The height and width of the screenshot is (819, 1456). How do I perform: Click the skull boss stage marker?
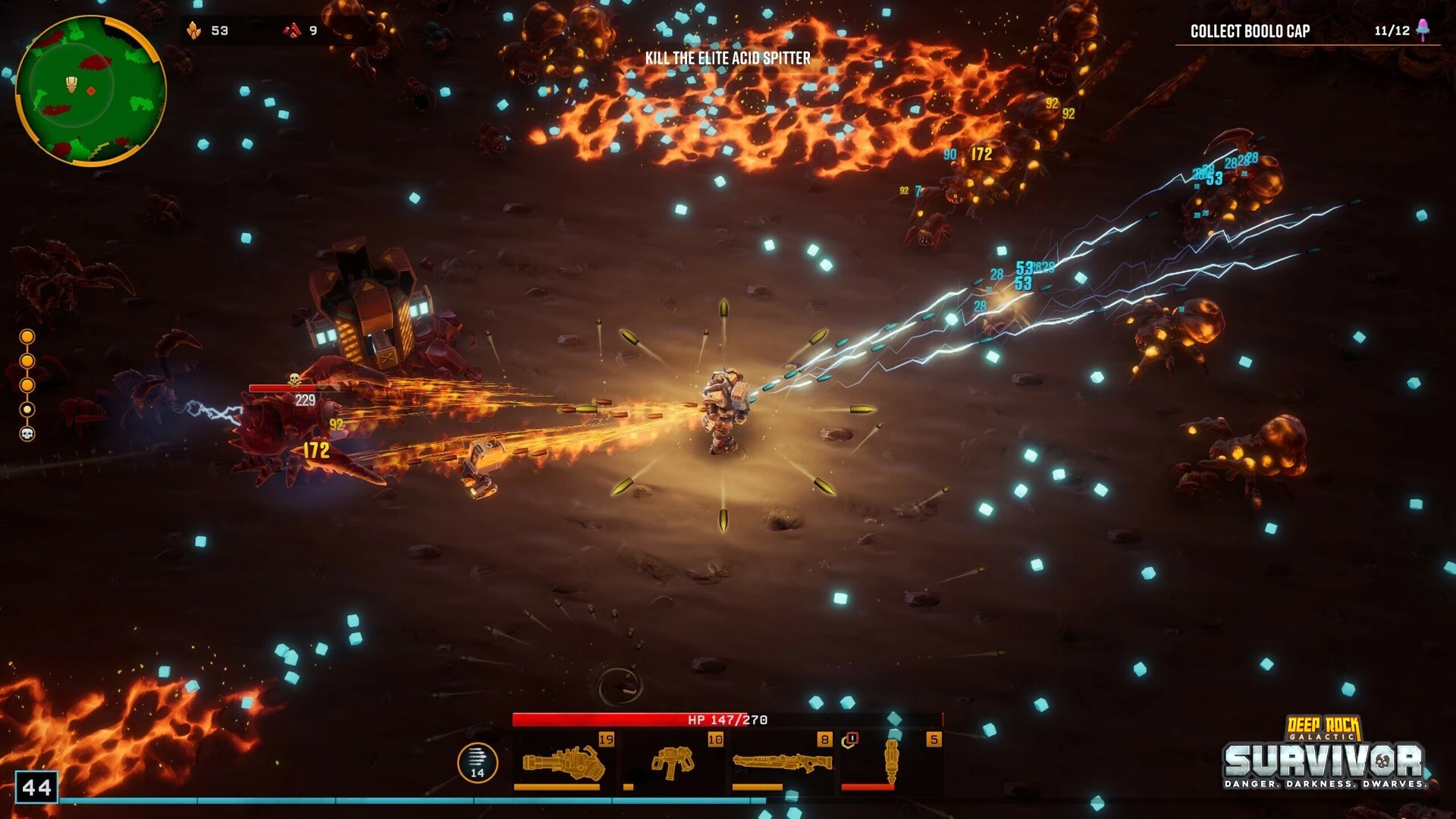point(27,434)
